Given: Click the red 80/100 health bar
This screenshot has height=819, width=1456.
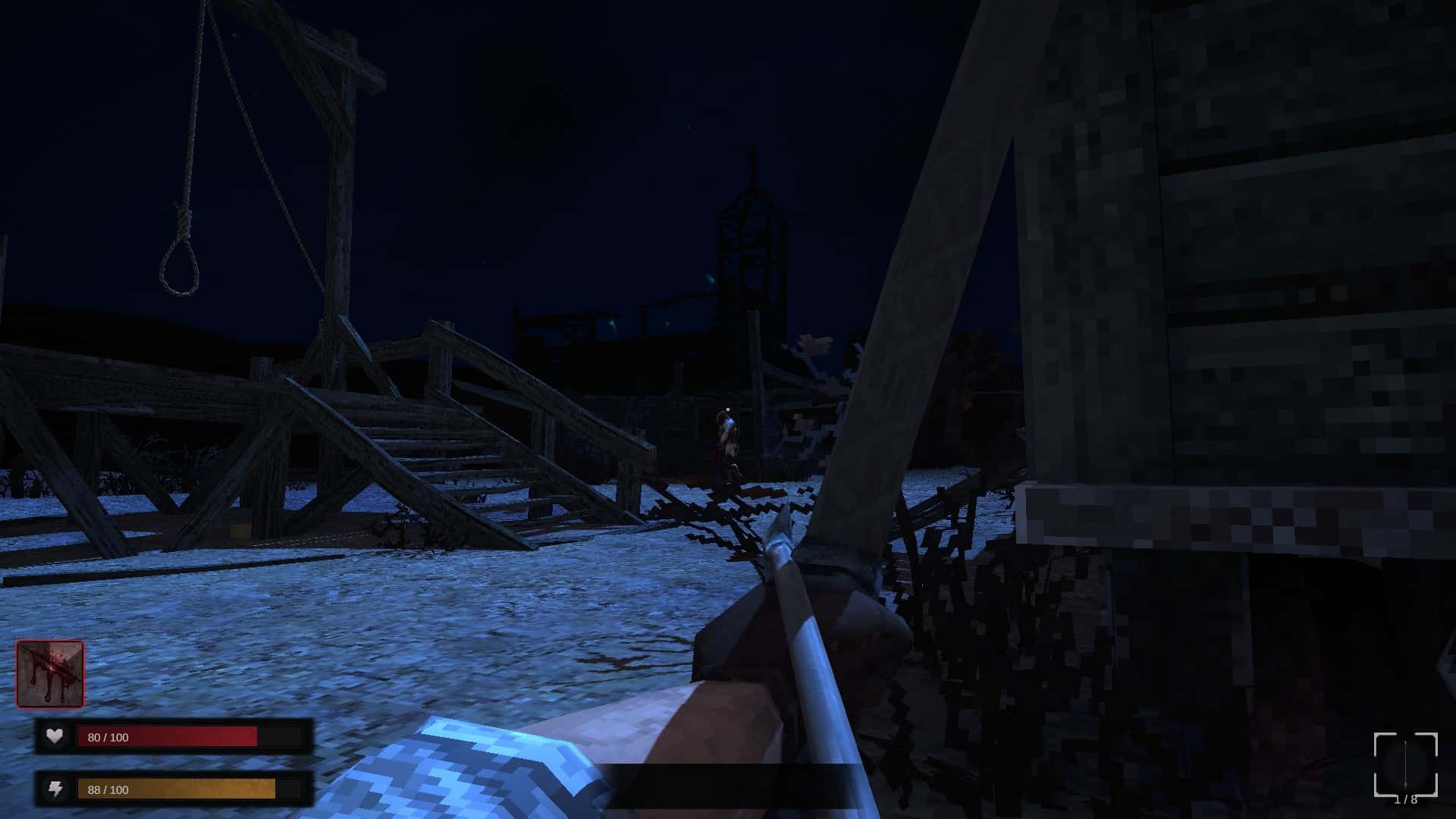Looking at the screenshot, I should pos(167,736).
